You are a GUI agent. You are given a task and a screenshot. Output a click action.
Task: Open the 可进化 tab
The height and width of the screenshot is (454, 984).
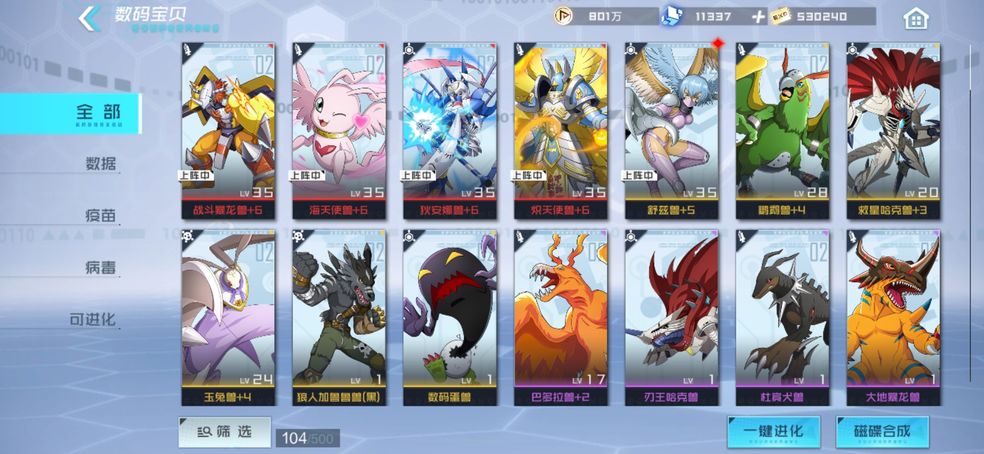pos(93,320)
